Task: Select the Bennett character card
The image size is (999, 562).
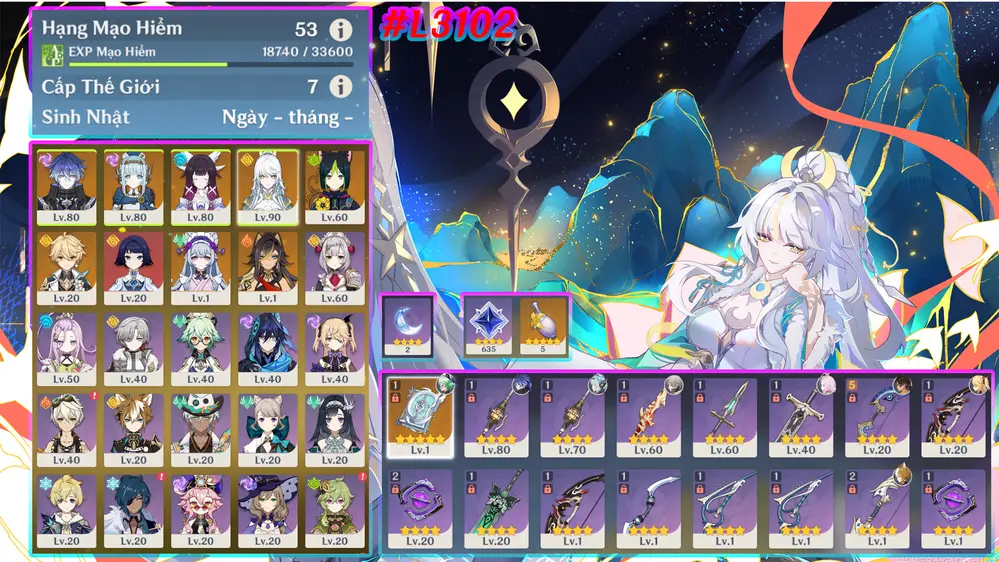Action: [x=68, y=429]
